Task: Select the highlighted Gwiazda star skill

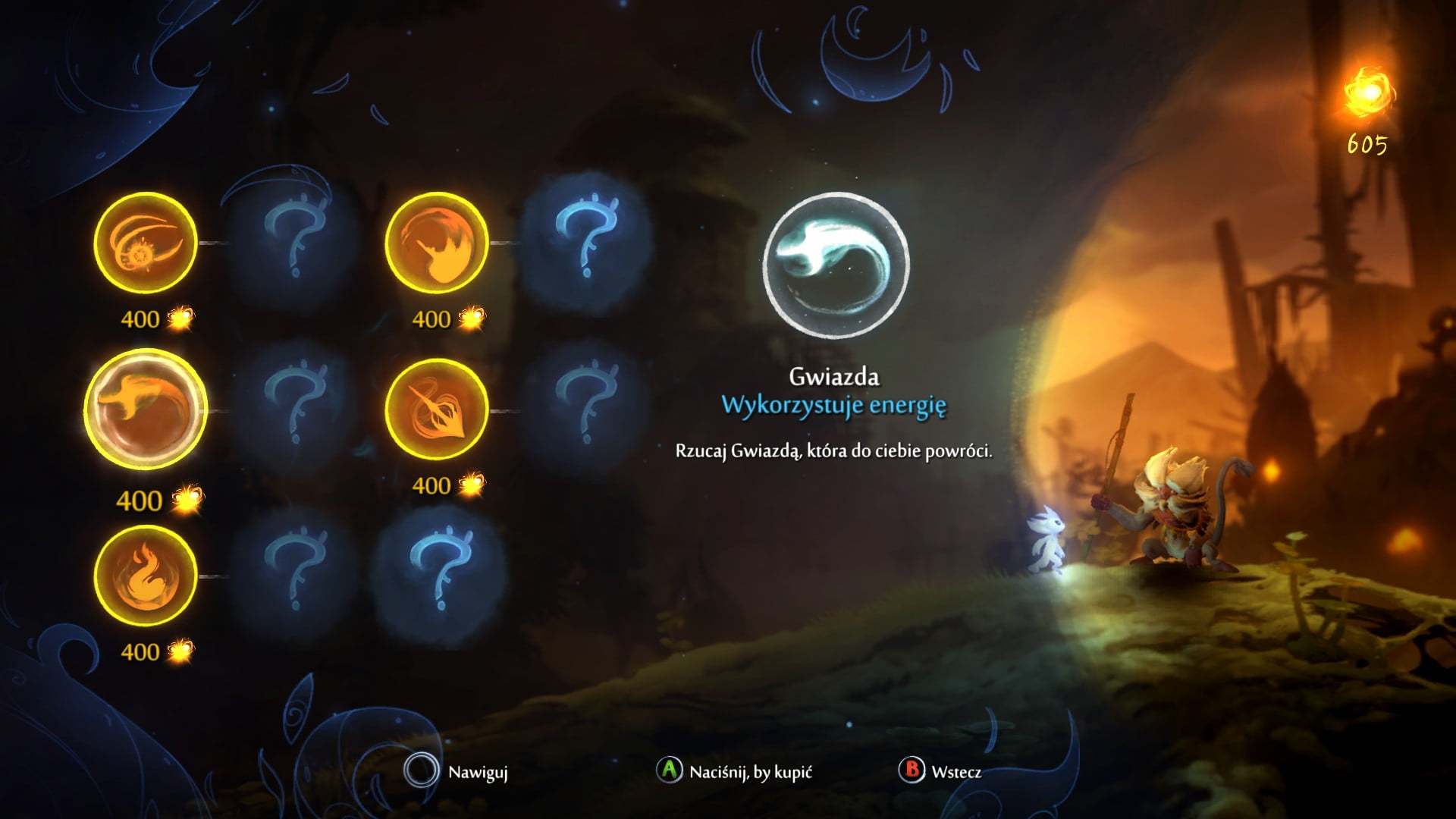Action: pos(145,410)
